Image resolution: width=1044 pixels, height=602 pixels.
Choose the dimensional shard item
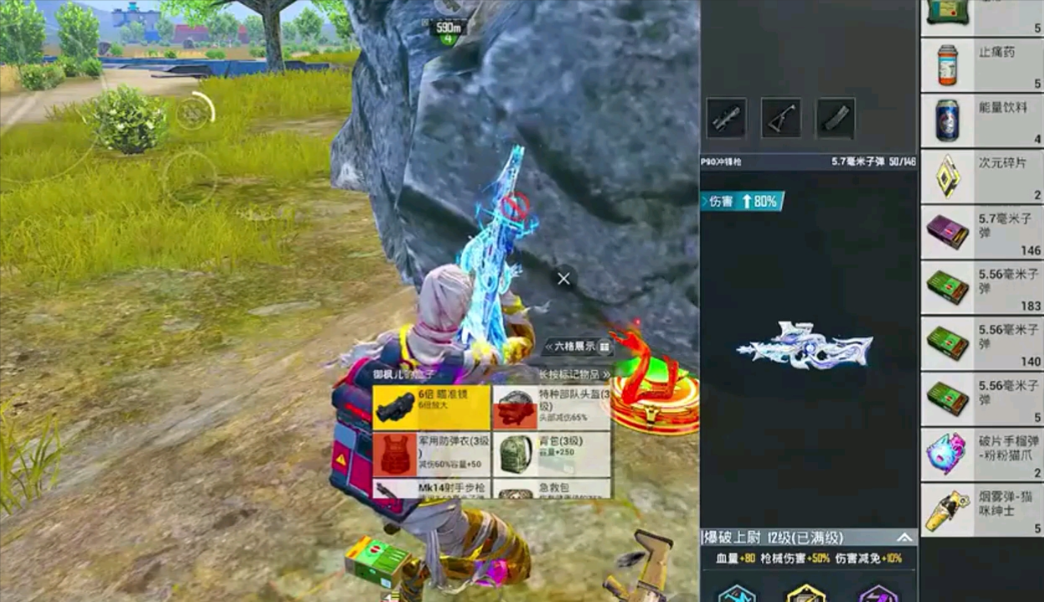click(x=981, y=176)
